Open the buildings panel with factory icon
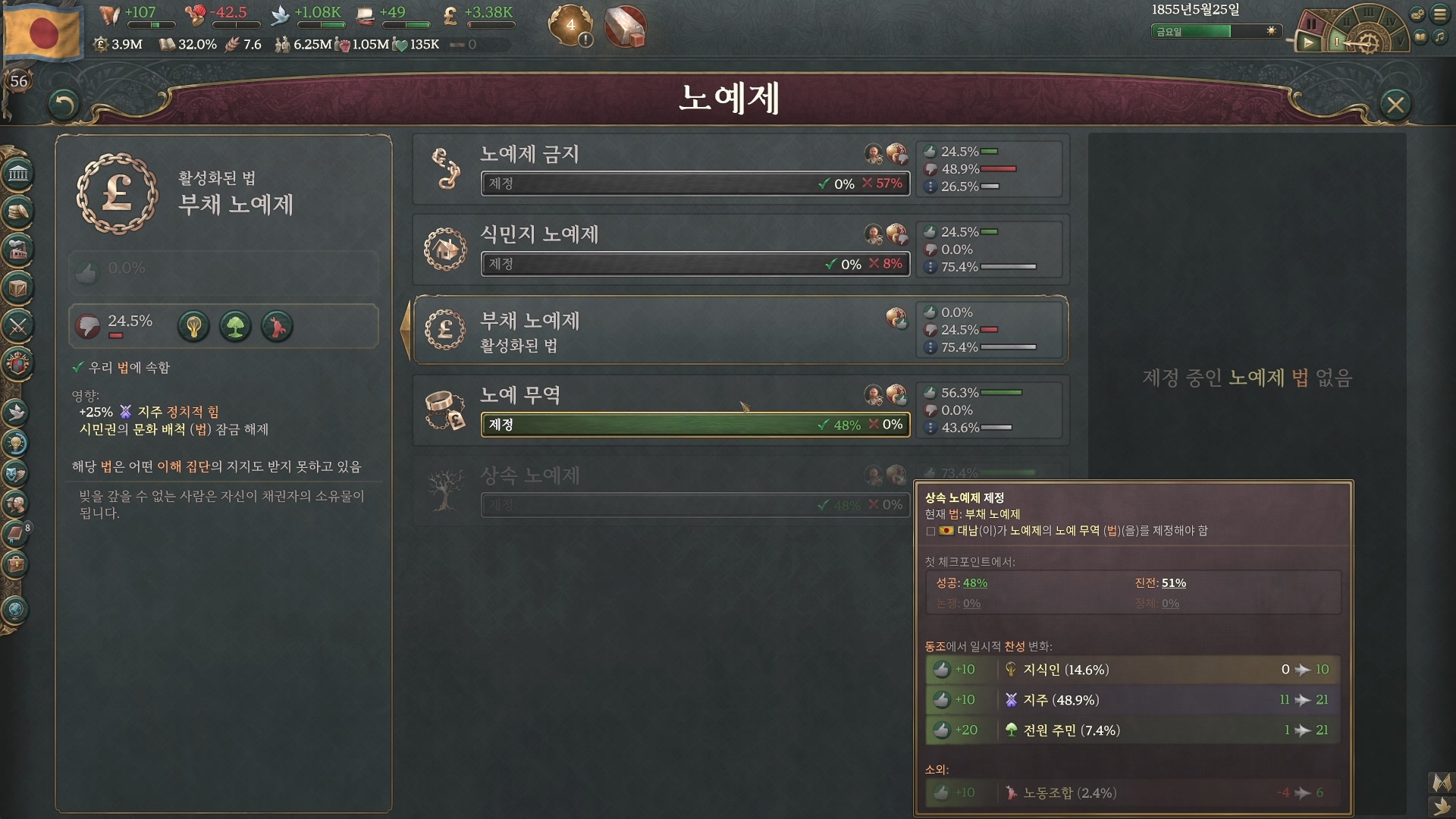Image resolution: width=1456 pixels, height=819 pixels. click(18, 249)
